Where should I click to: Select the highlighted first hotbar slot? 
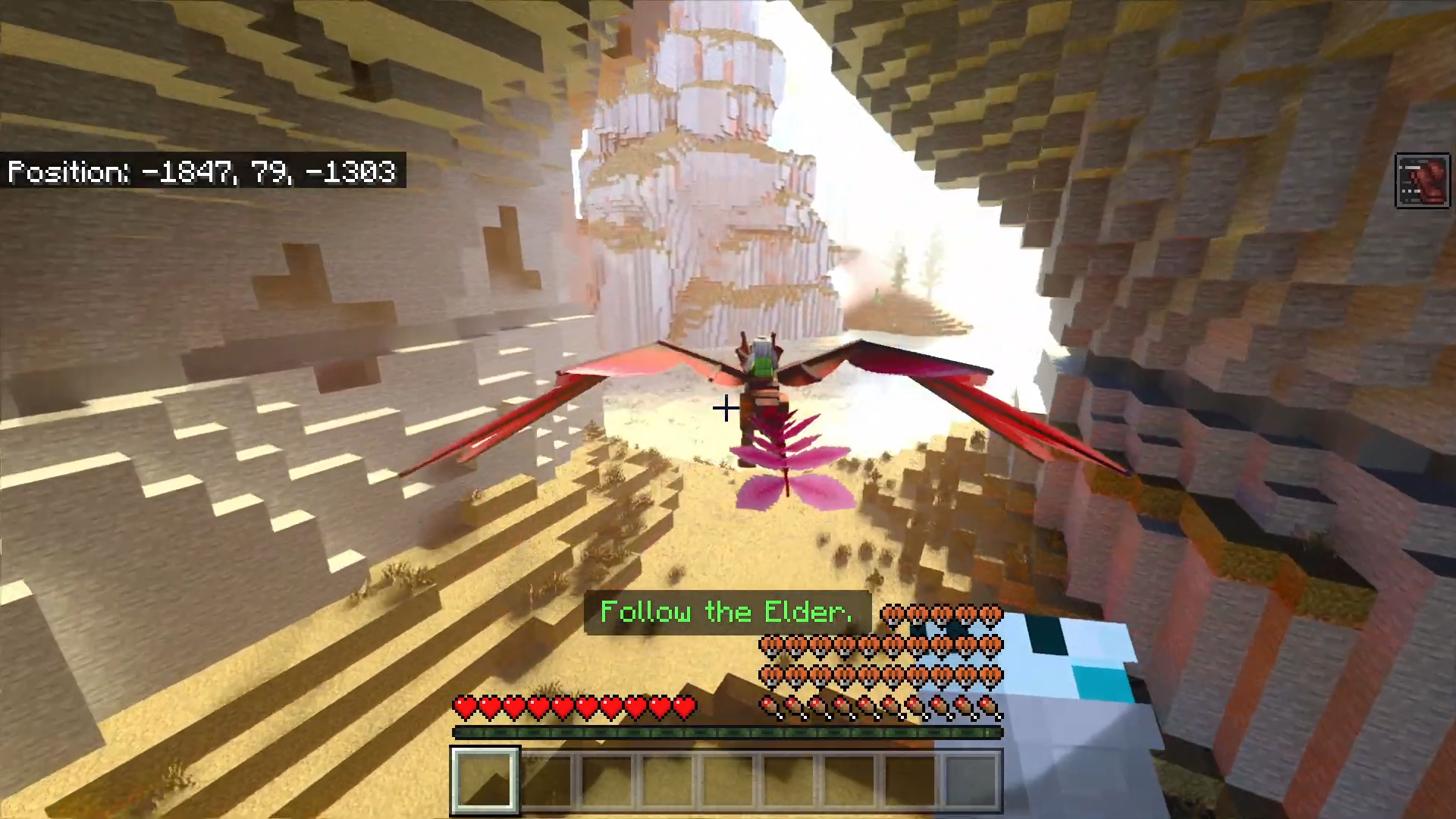[x=485, y=780]
